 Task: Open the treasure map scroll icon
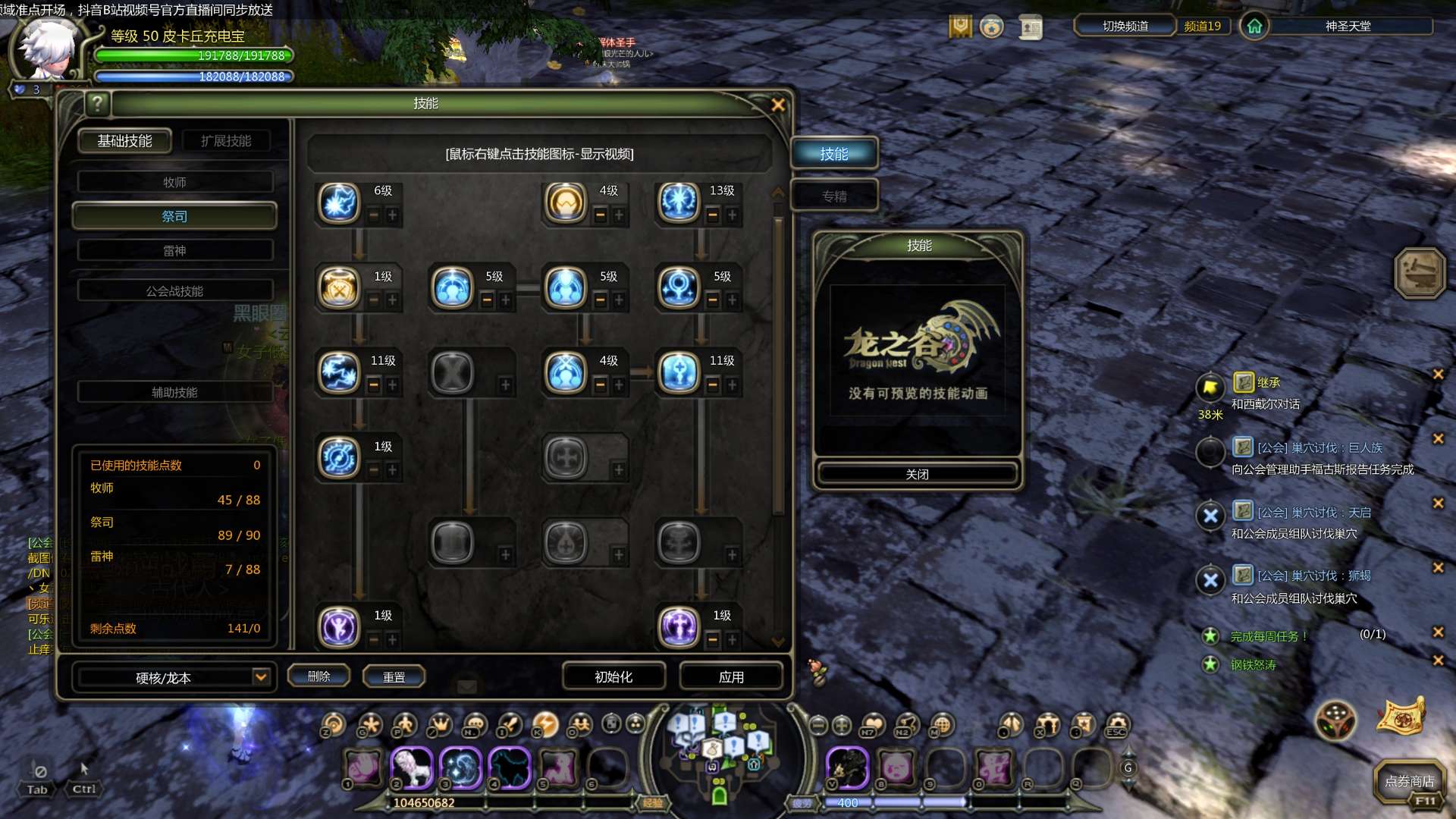[x=1401, y=717]
